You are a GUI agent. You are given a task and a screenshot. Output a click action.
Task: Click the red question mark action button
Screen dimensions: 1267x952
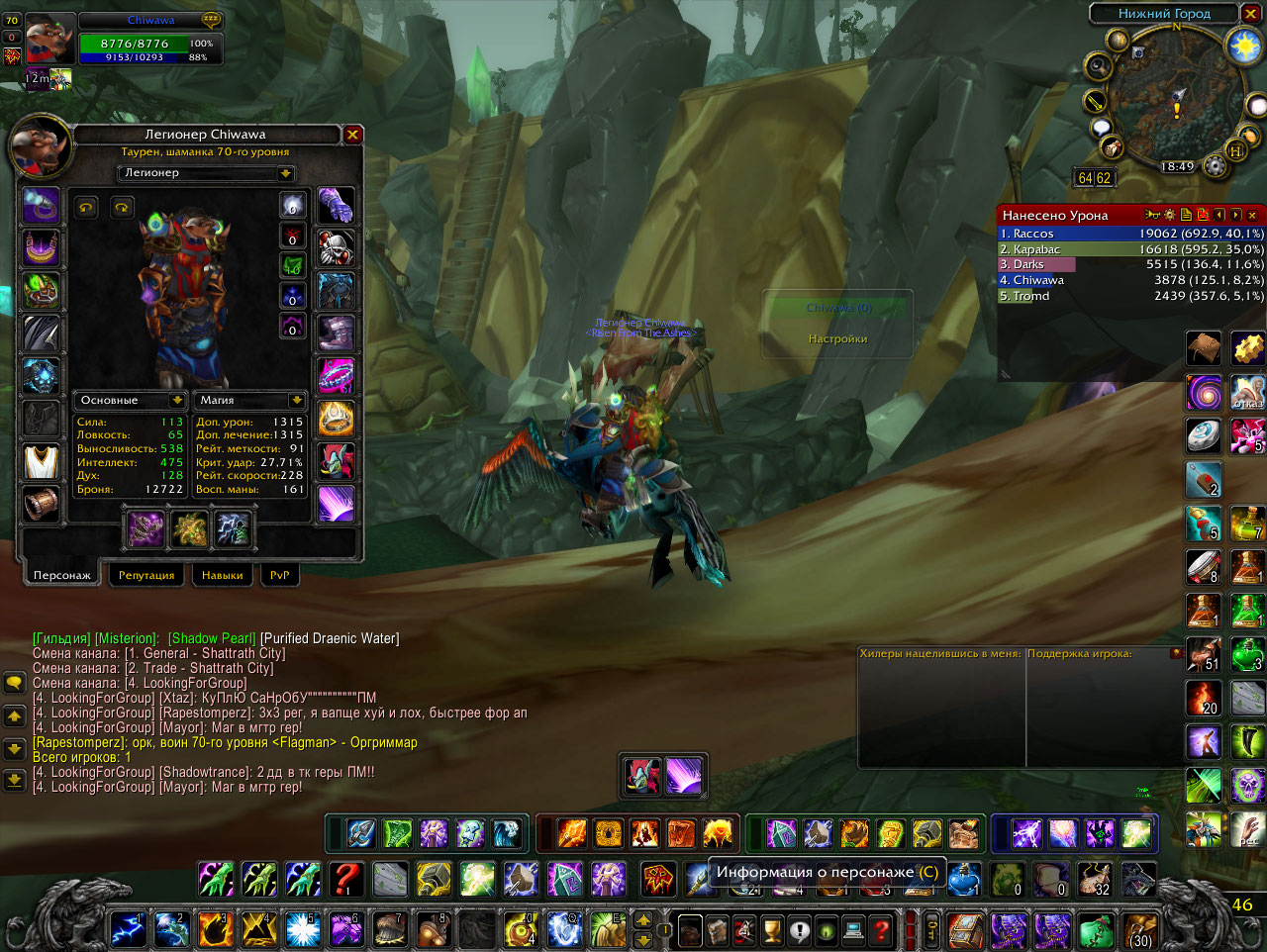[345, 879]
